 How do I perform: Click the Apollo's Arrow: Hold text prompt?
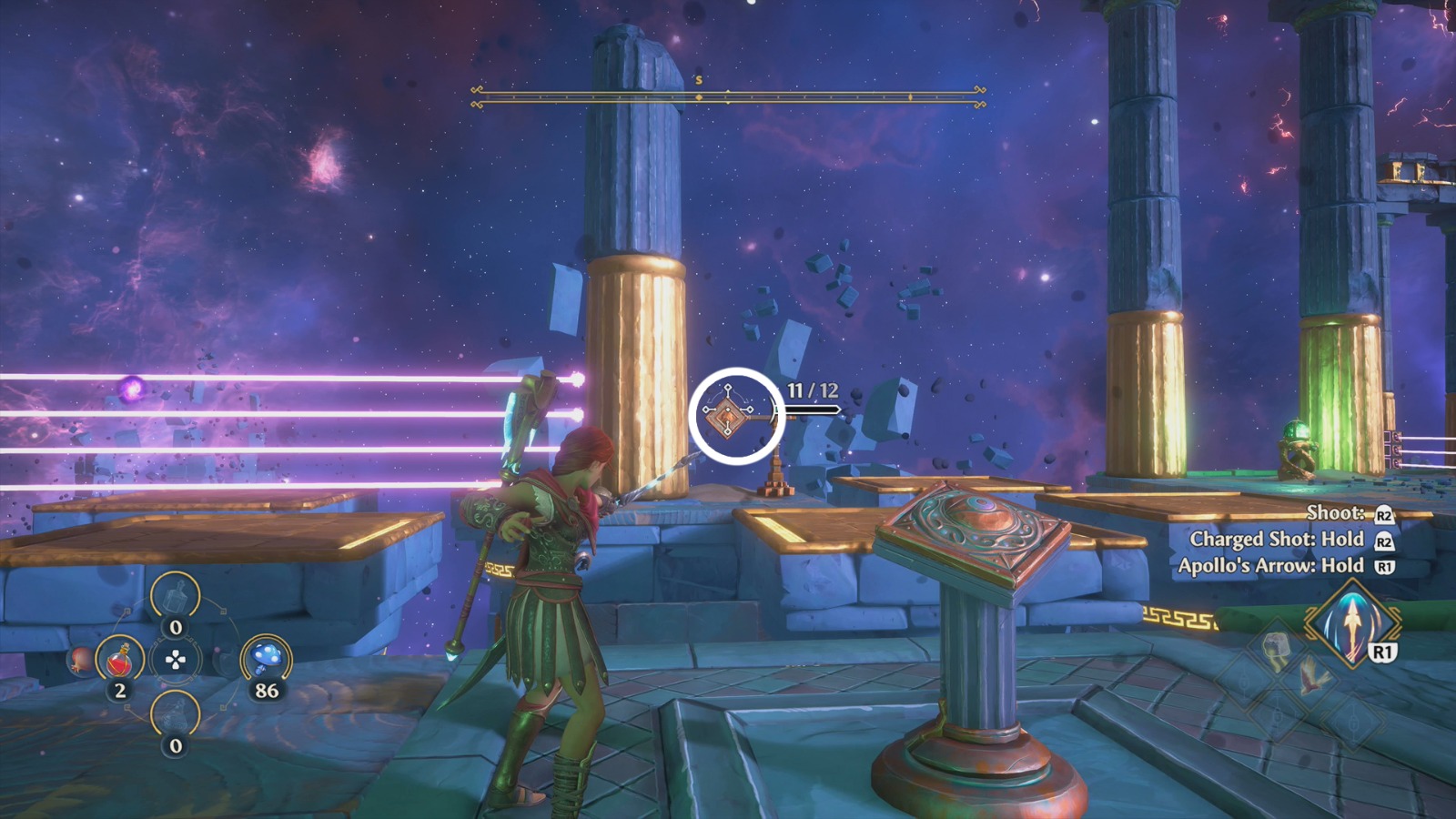[1288, 565]
